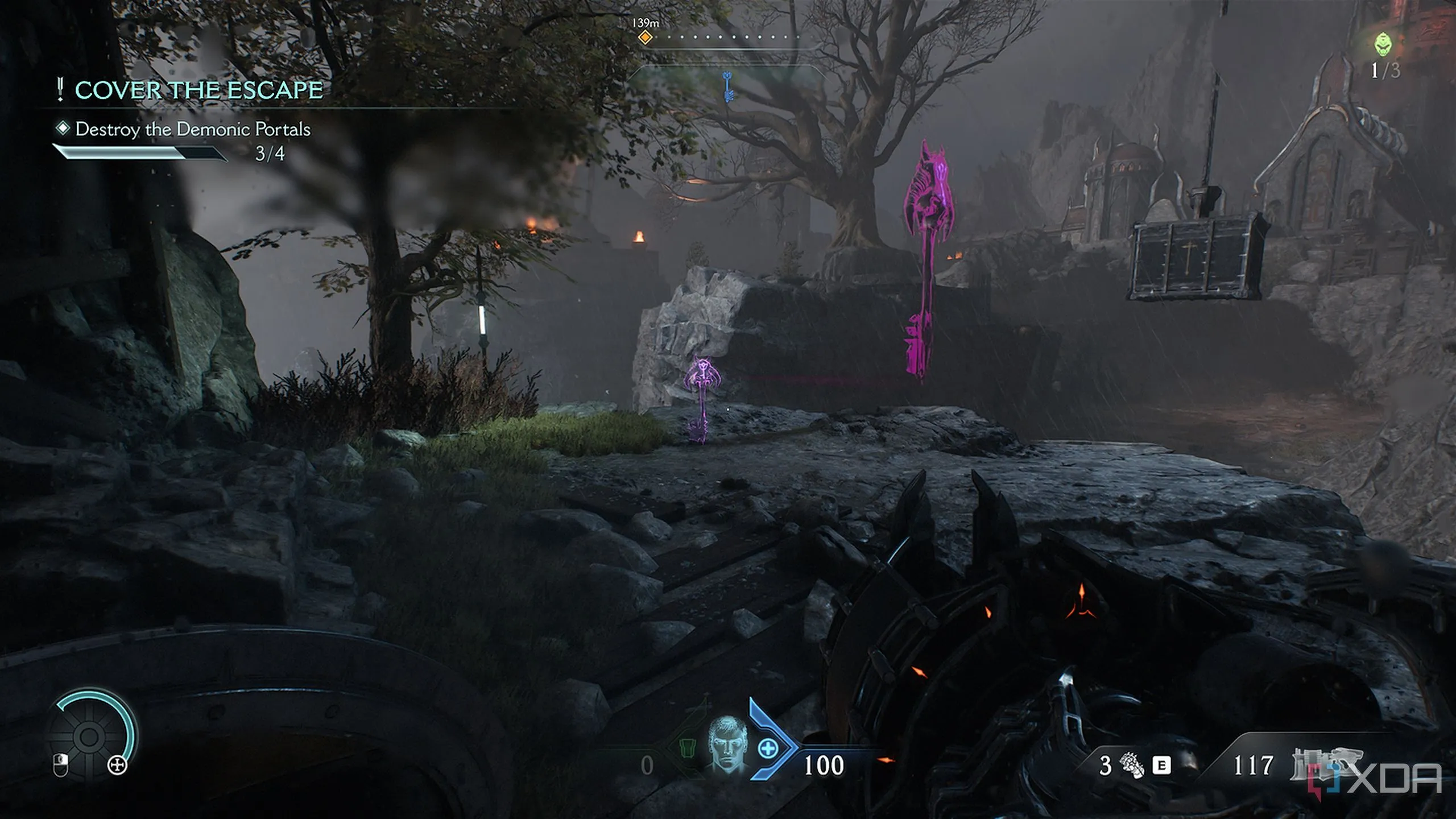
Task: Click the blue key icon on compass
Action: coord(727,87)
